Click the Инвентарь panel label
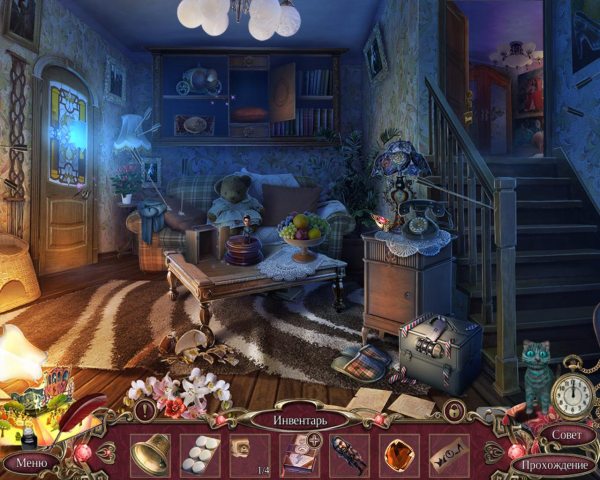Image resolution: width=600 pixels, height=480 pixels. coord(299,419)
